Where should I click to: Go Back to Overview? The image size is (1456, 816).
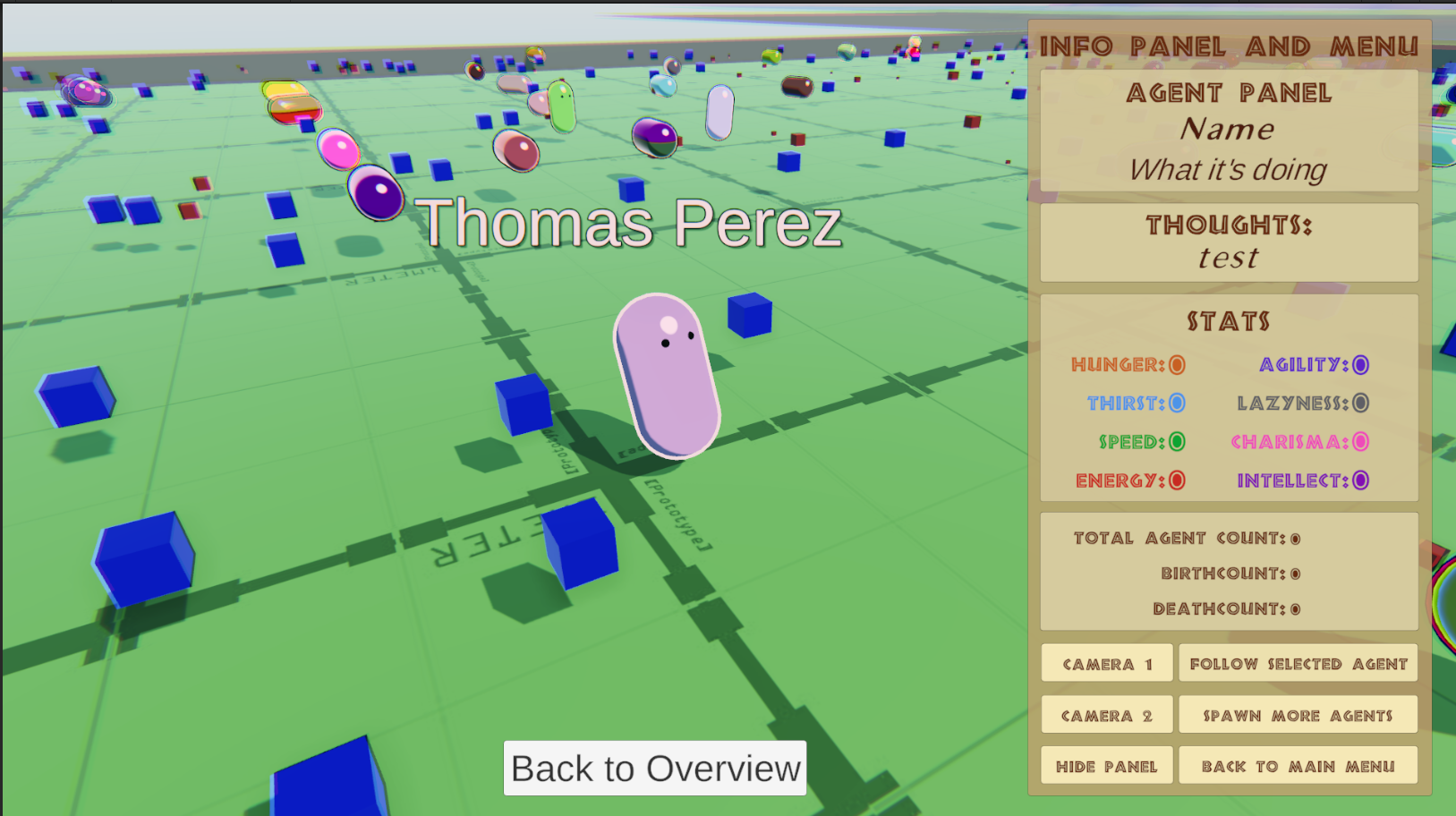click(654, 768)
